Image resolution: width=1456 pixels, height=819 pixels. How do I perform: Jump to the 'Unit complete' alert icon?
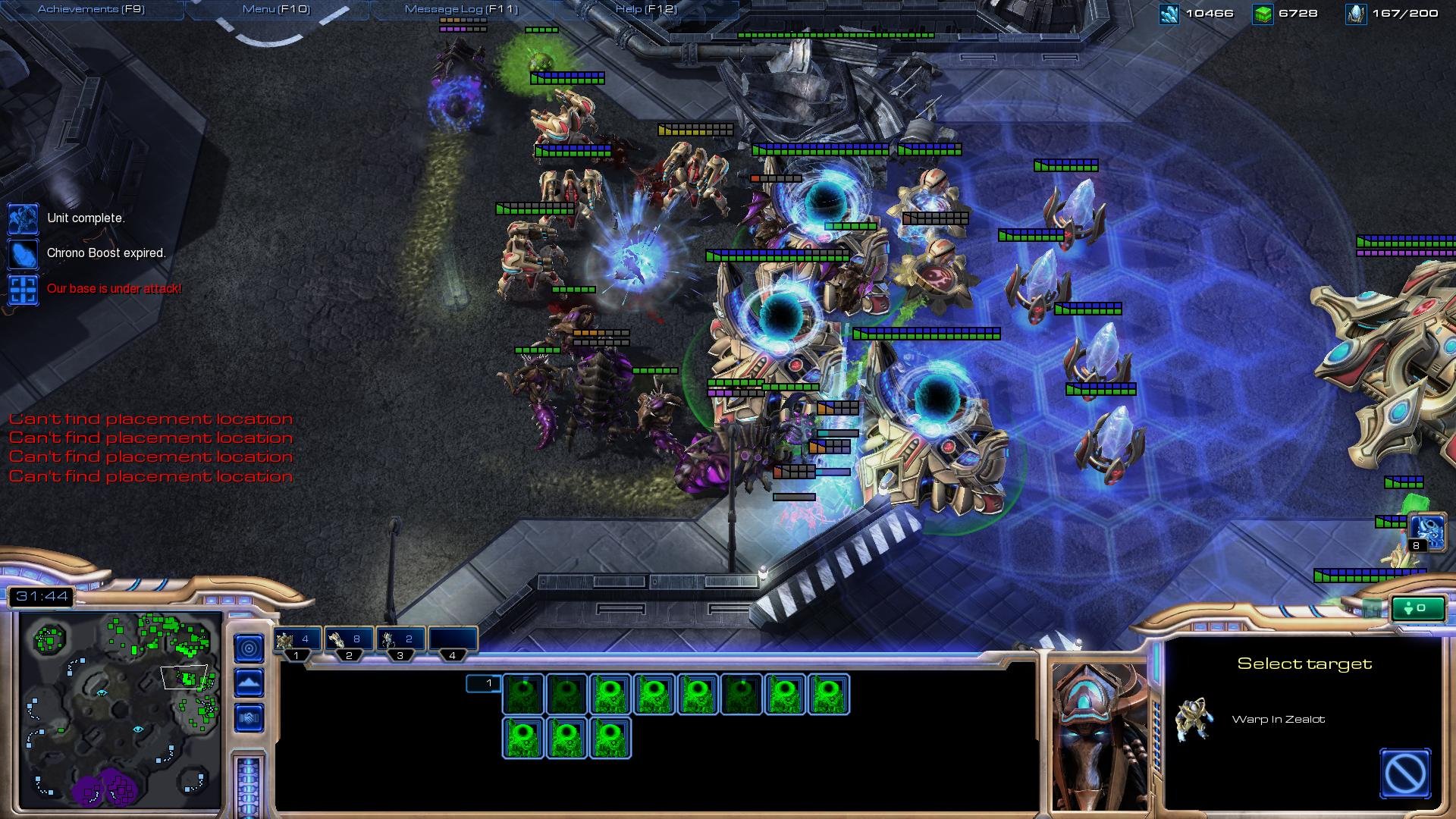coord(23,218)
